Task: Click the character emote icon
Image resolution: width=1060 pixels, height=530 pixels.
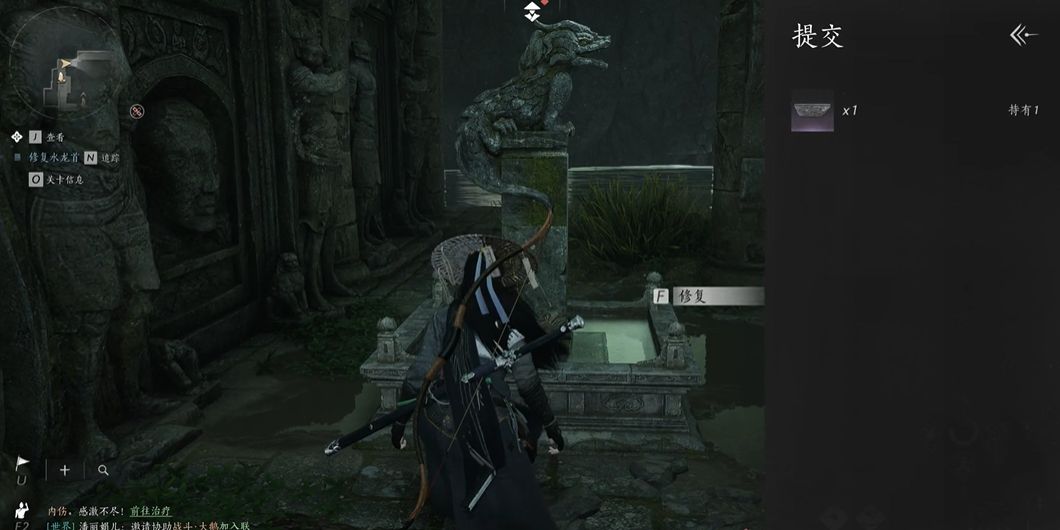Action: [x=23, y=510]
